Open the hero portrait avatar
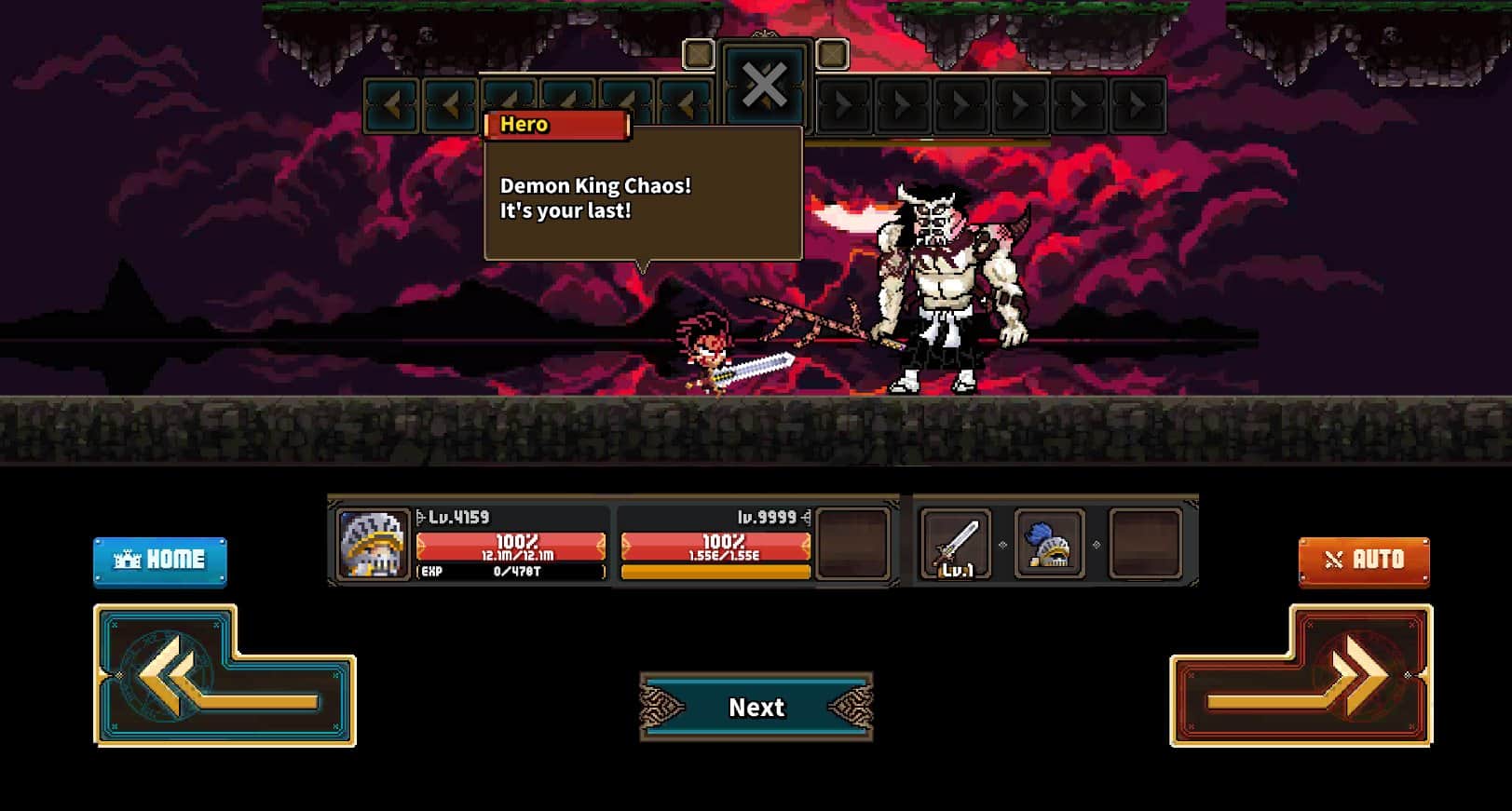This screenshot has height=811, width=1512. point(372,545)
